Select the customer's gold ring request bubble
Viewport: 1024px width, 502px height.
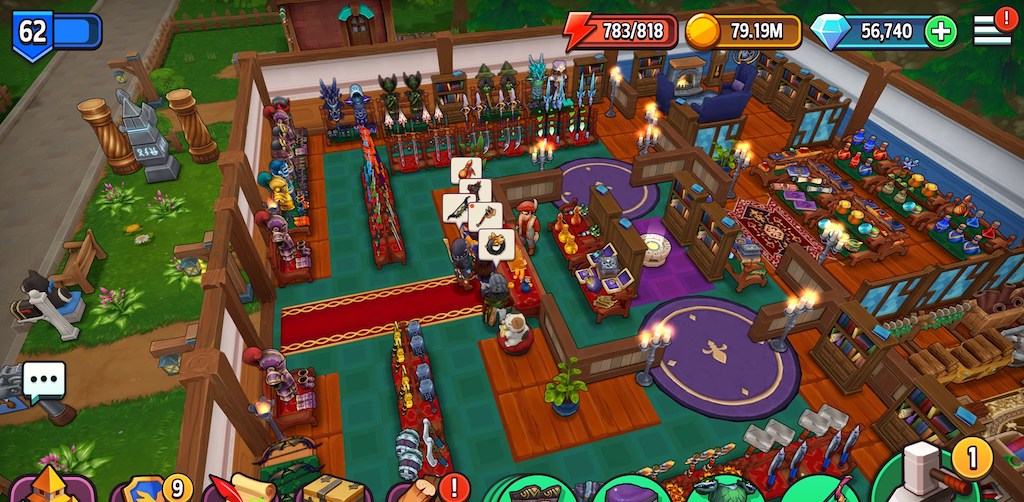click(x=496, y=243)
